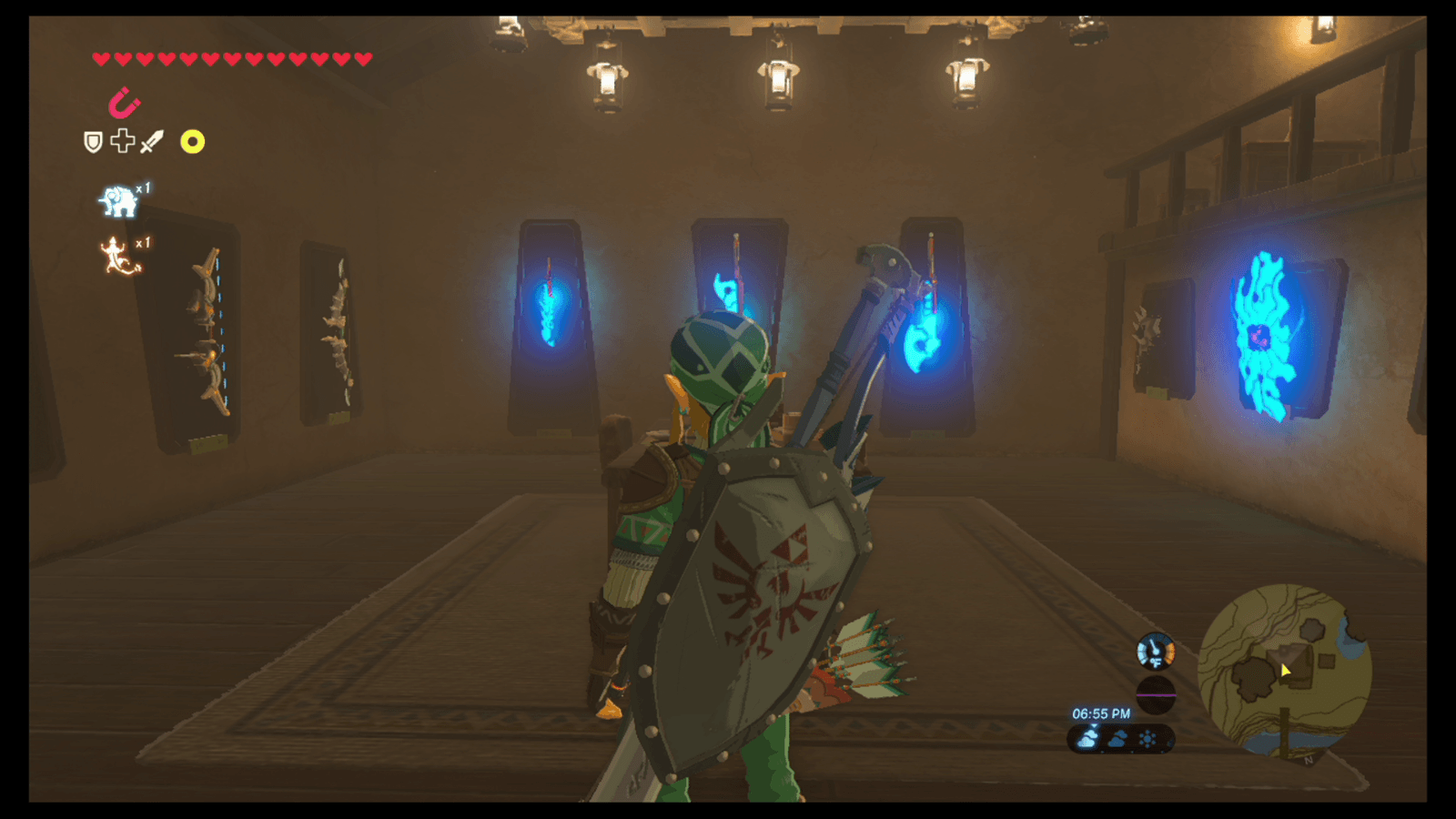
Task: Click the N compass marker on the minimap
Action: click(1308, 760)
